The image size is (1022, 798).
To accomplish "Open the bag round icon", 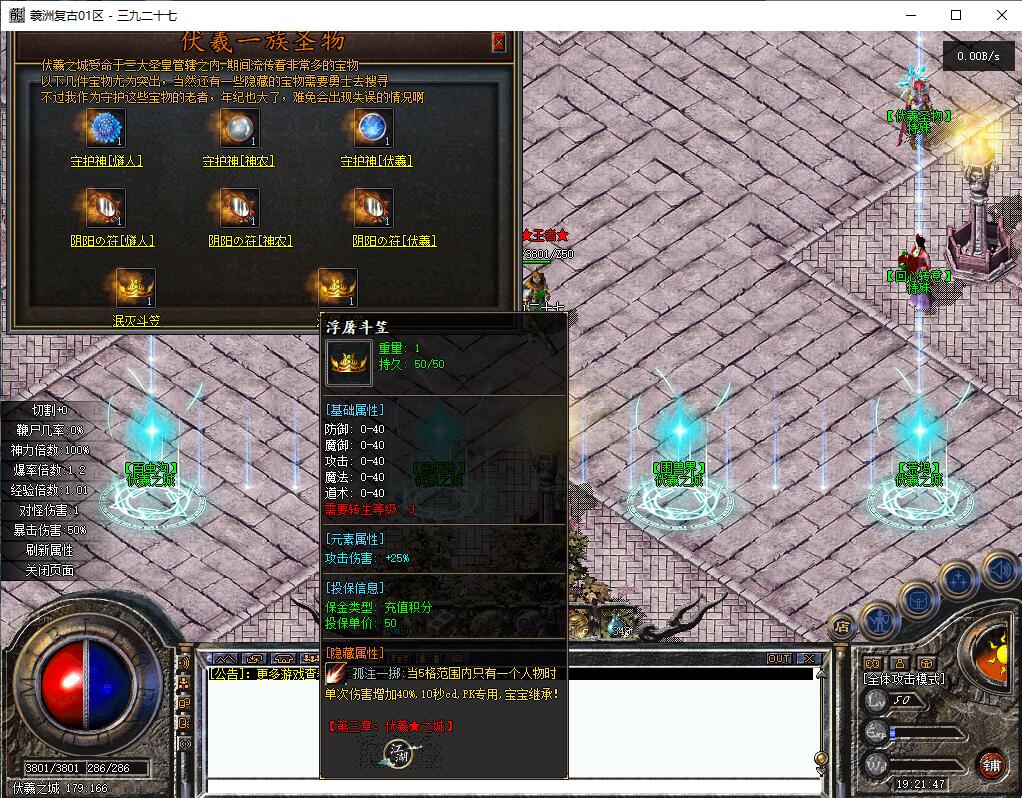I will (x=918, y=599).
